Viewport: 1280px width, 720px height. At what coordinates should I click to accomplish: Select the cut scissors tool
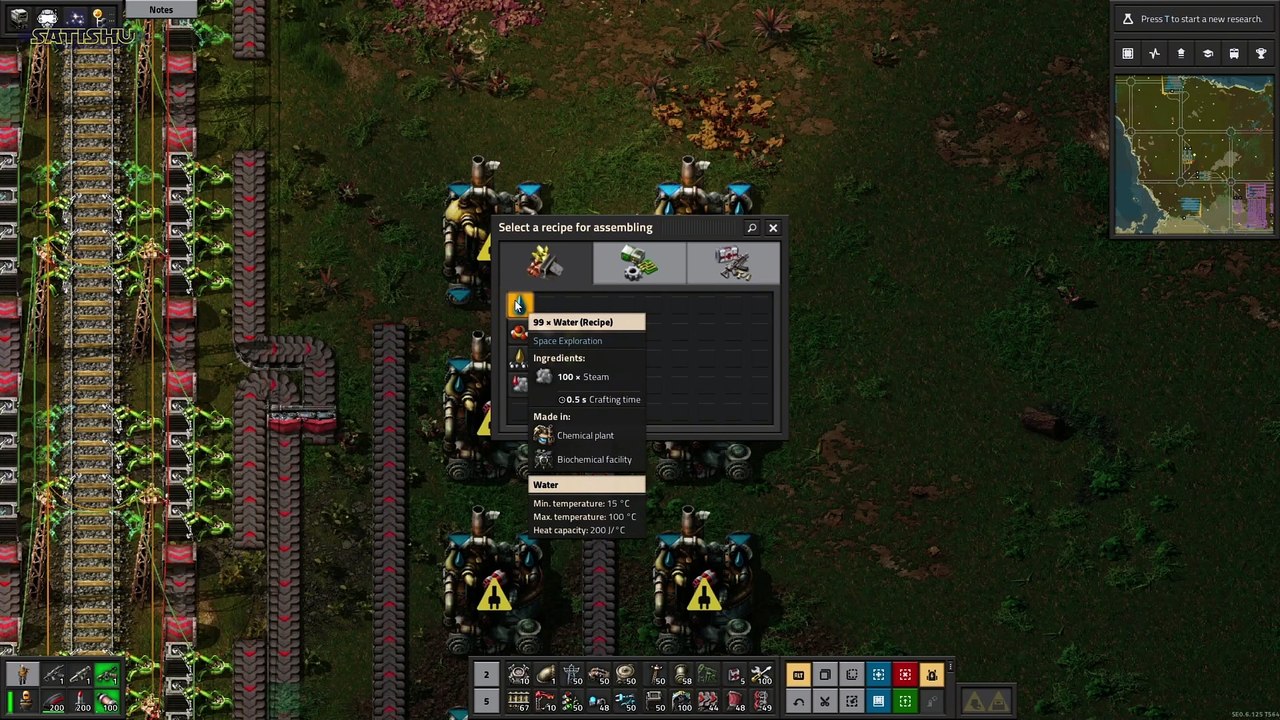coord(825,701)
